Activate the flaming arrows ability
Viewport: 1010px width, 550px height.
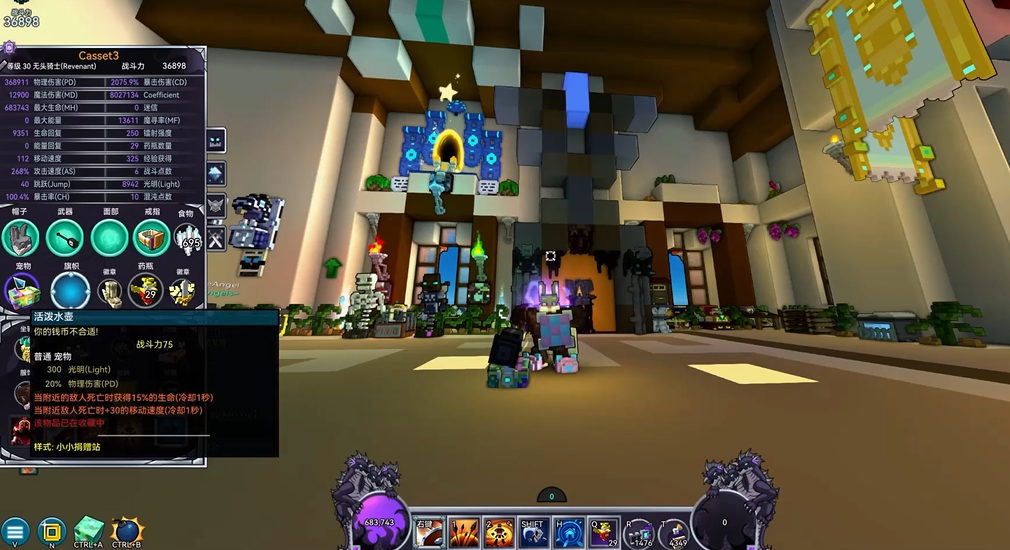(x=464, y=532)
